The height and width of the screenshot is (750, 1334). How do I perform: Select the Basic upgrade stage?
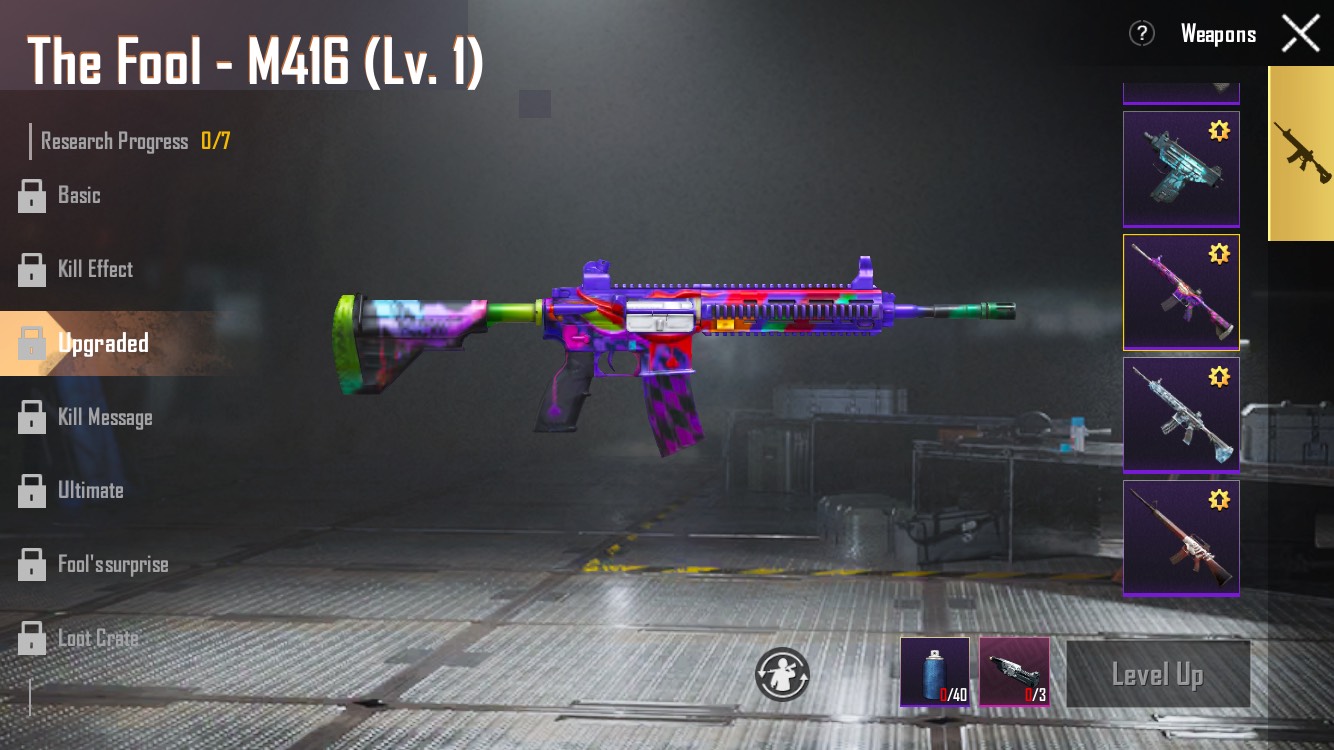78,196
